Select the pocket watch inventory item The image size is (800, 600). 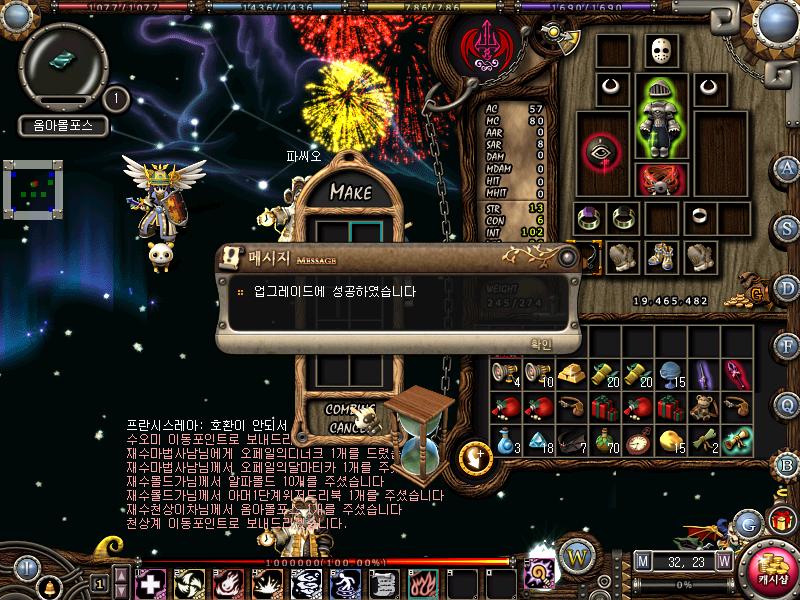(x=637, y=440)
